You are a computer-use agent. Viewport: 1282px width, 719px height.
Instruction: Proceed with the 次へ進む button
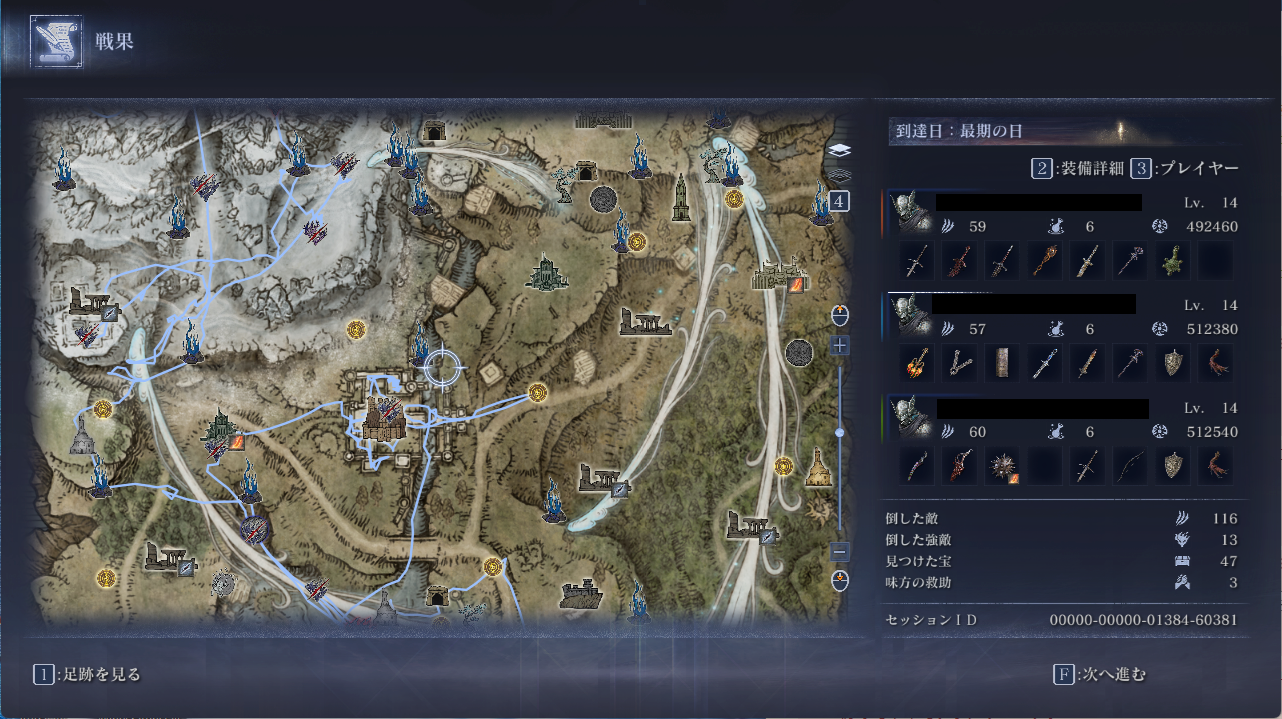[1103, 674]
